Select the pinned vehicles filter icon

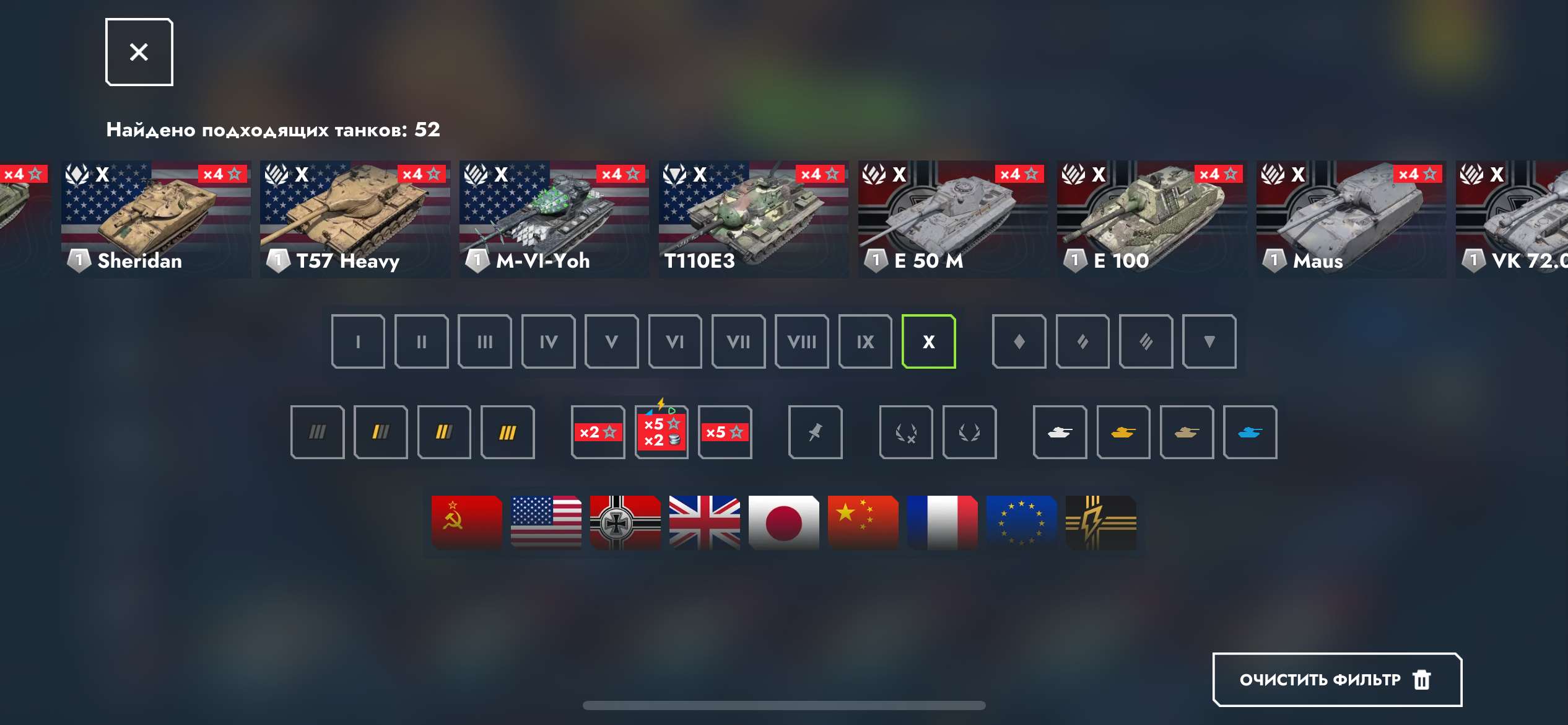pyautogui.click(x=816, y=432)
